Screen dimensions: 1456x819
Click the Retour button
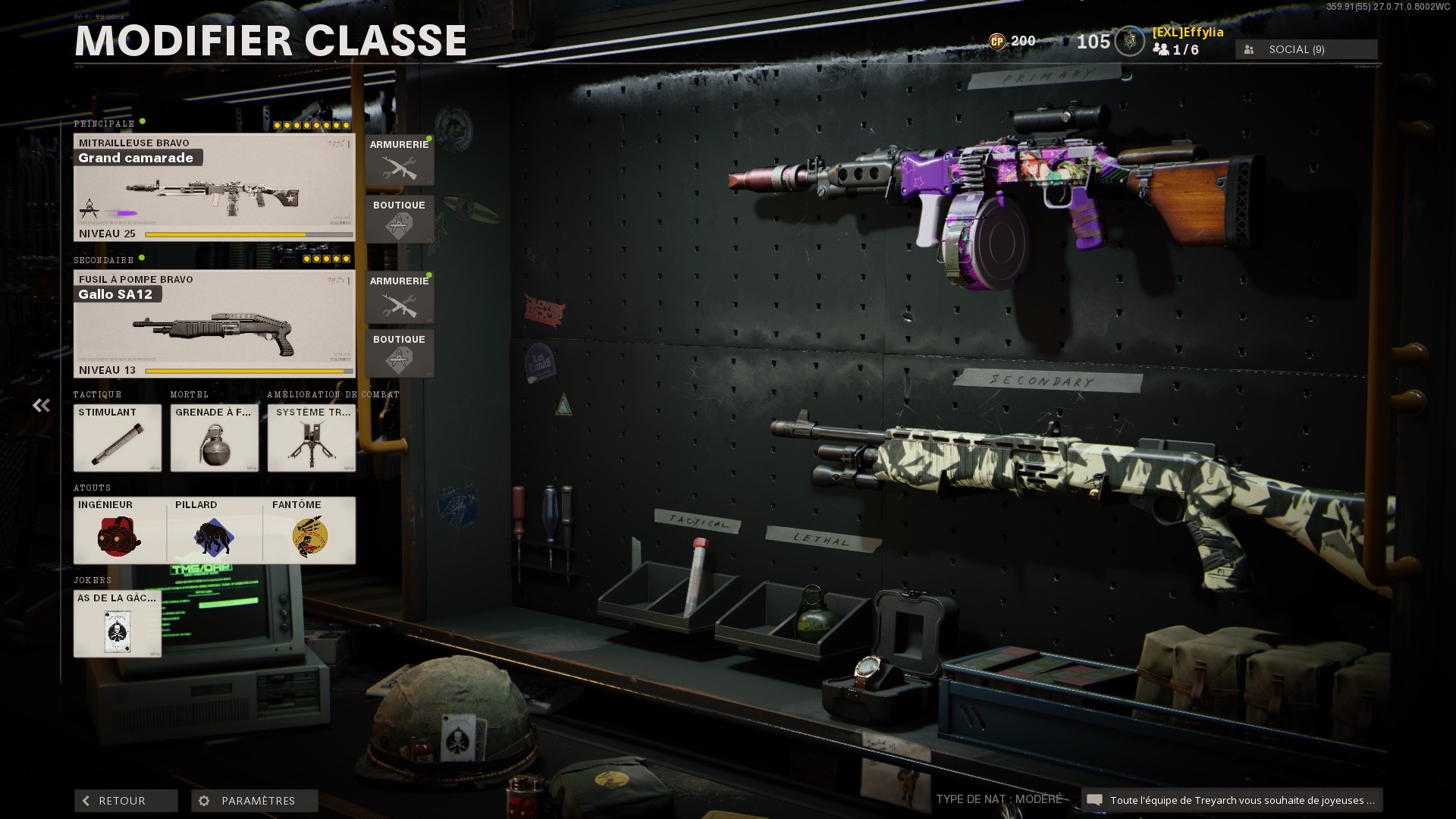[125, 800]
